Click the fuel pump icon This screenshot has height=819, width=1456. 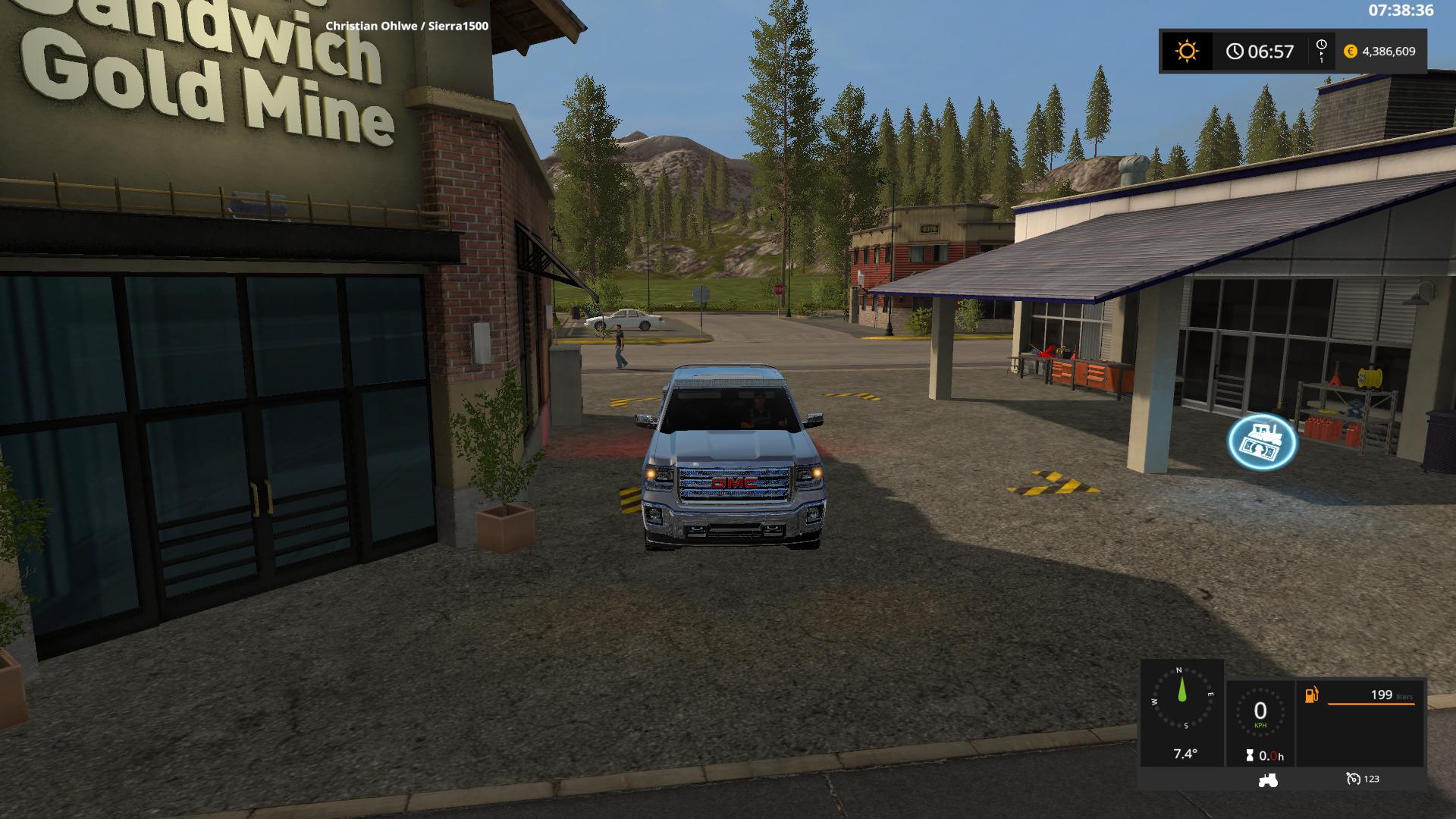tap(1311, 695)
